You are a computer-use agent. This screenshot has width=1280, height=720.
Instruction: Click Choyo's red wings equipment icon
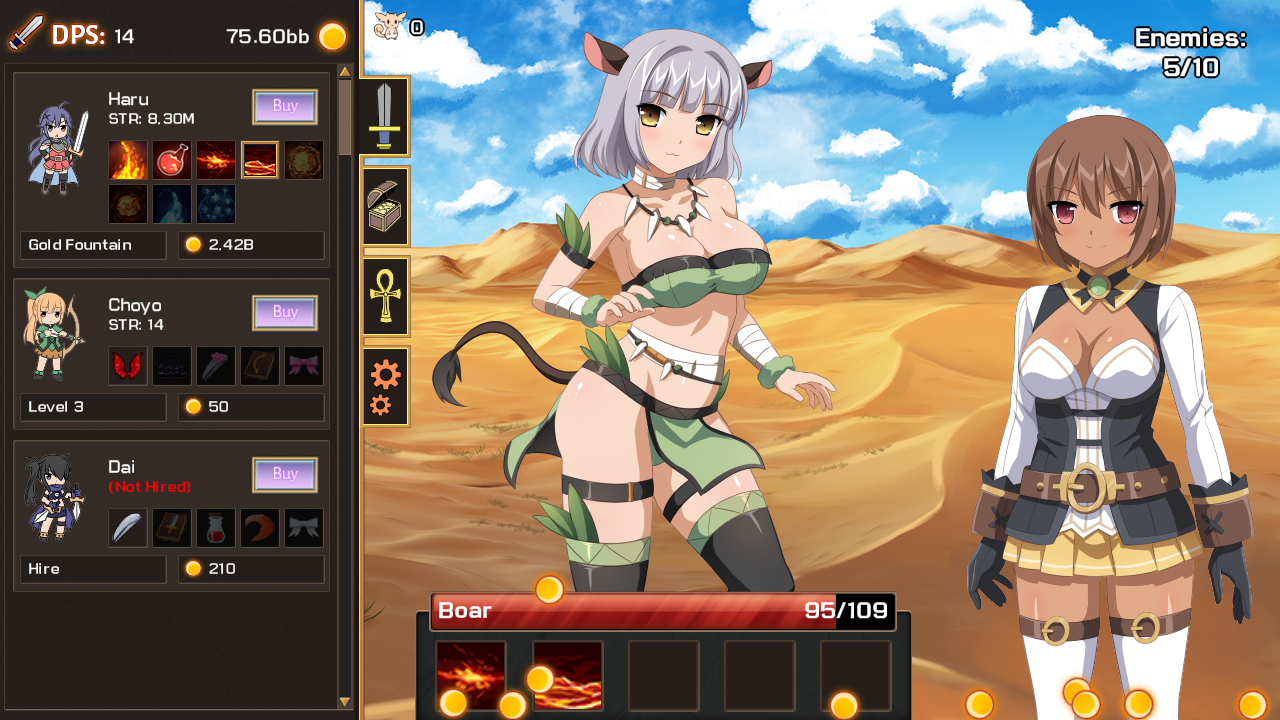pos(127,365)
